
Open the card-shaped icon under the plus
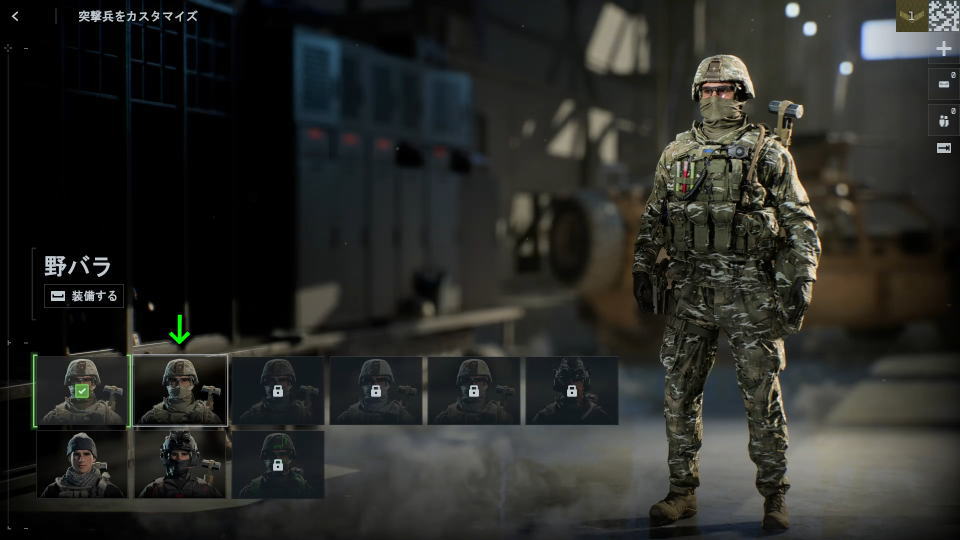point(943,84)
